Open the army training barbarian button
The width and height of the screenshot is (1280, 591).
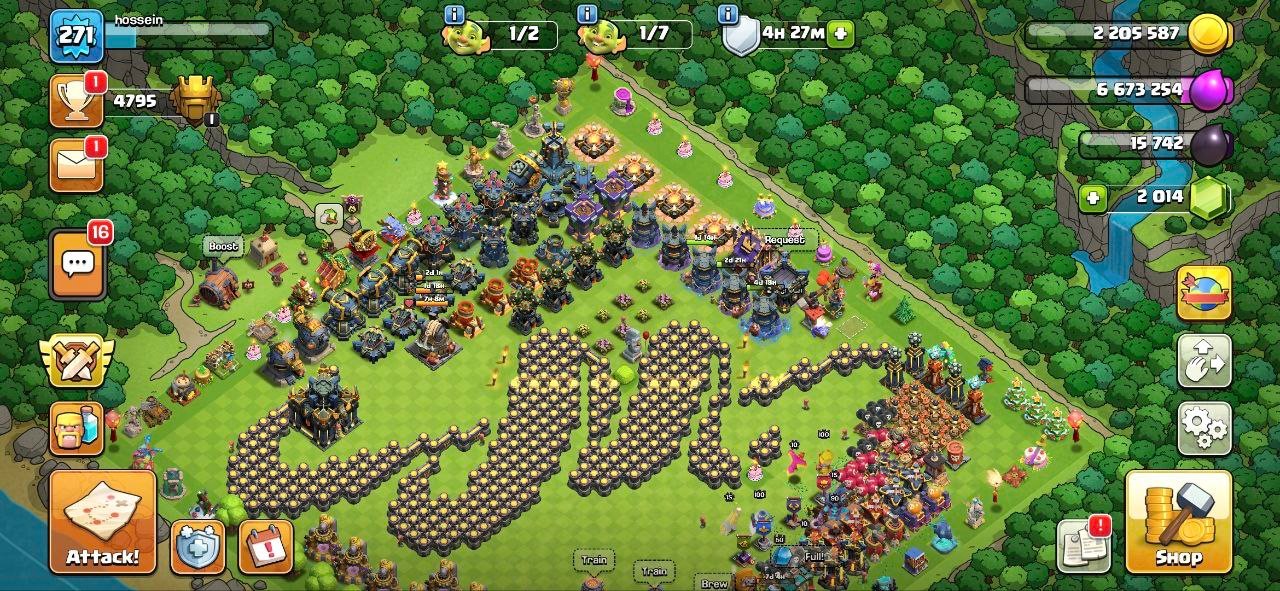pos(77,428)
